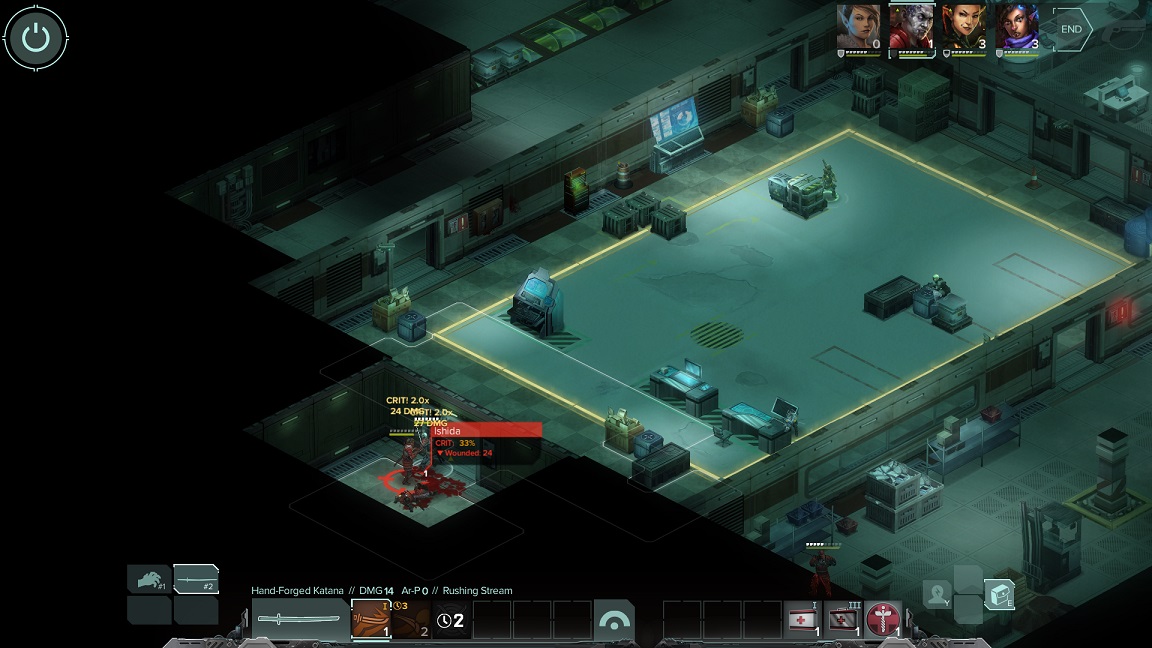1152x648 pixels.
Task: Activate the orange katana slash attack
Action: 371,619
